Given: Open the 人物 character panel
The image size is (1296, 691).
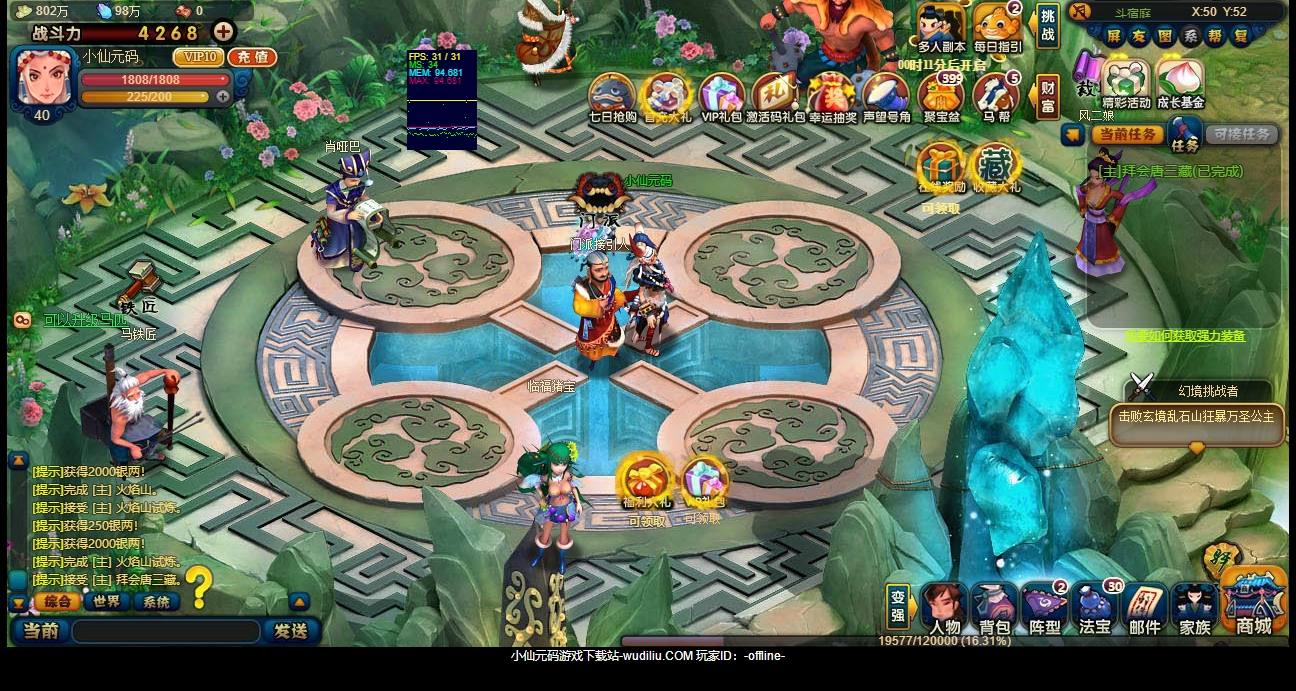Looking at the screenshot, I should pos(944,609).
